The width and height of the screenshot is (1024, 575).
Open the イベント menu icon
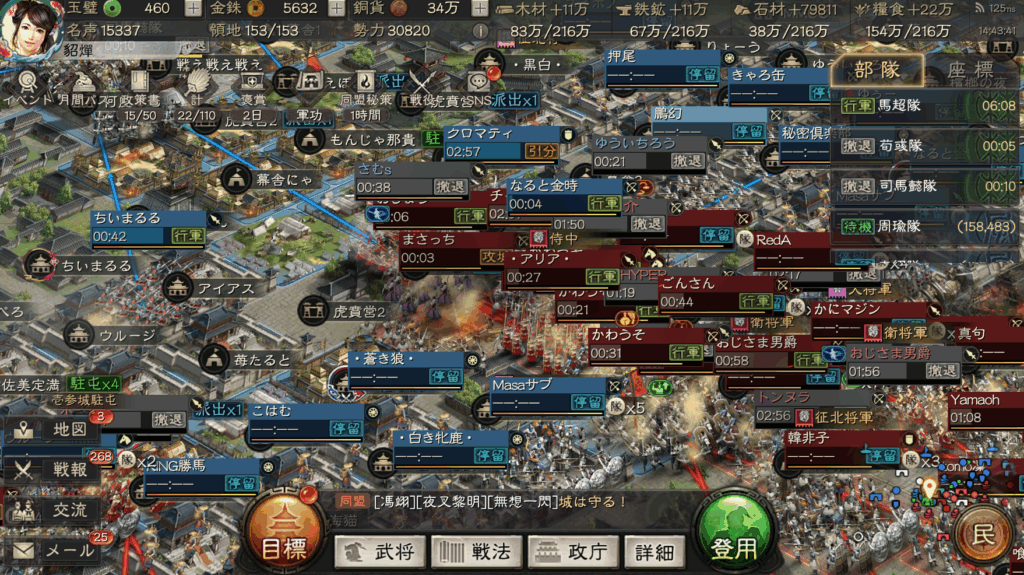(x=27, y=82)
